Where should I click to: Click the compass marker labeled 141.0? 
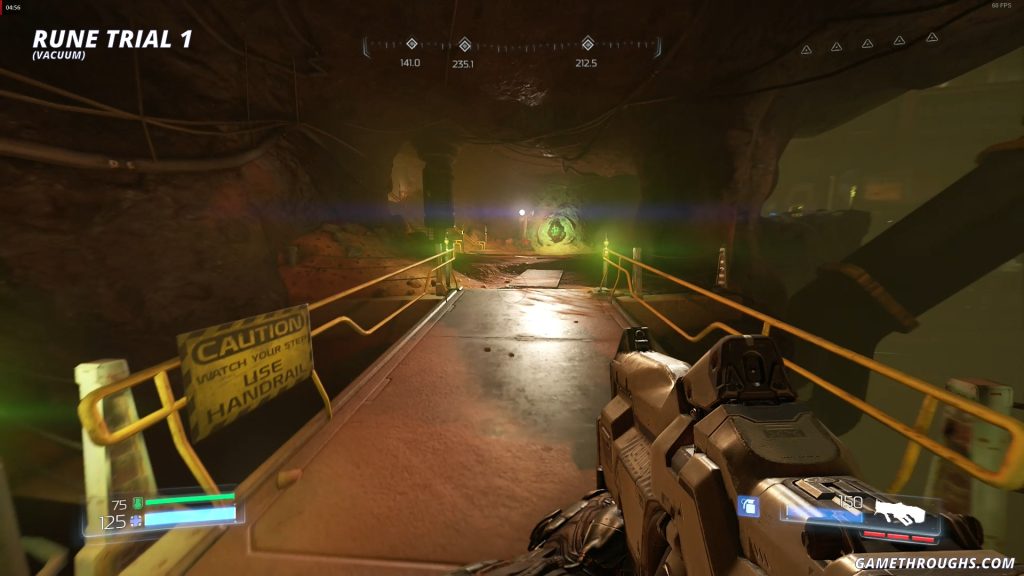[x=410, y=44]
